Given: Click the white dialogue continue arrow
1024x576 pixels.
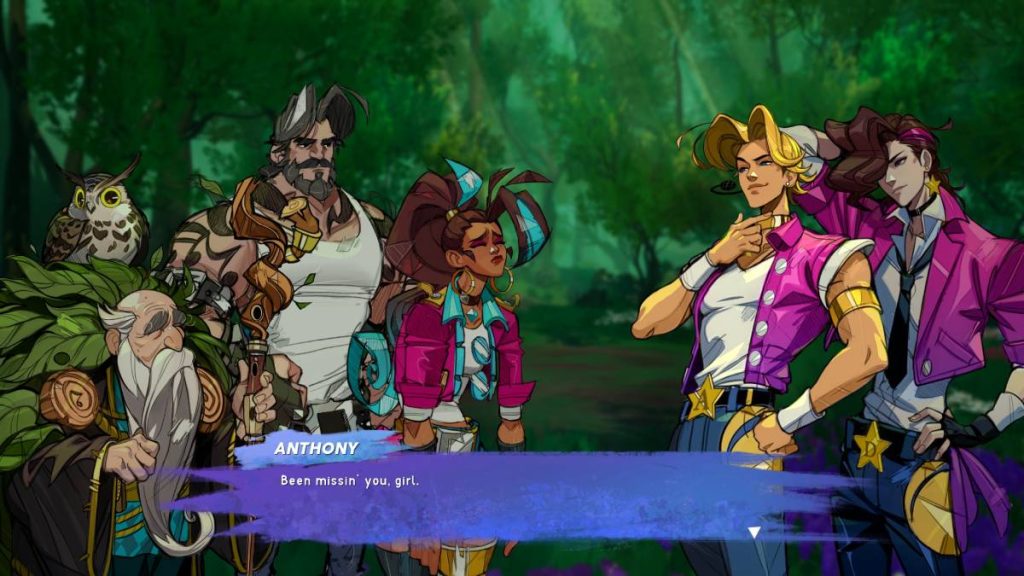Looking at the screenshot, I should pos(754,533).
